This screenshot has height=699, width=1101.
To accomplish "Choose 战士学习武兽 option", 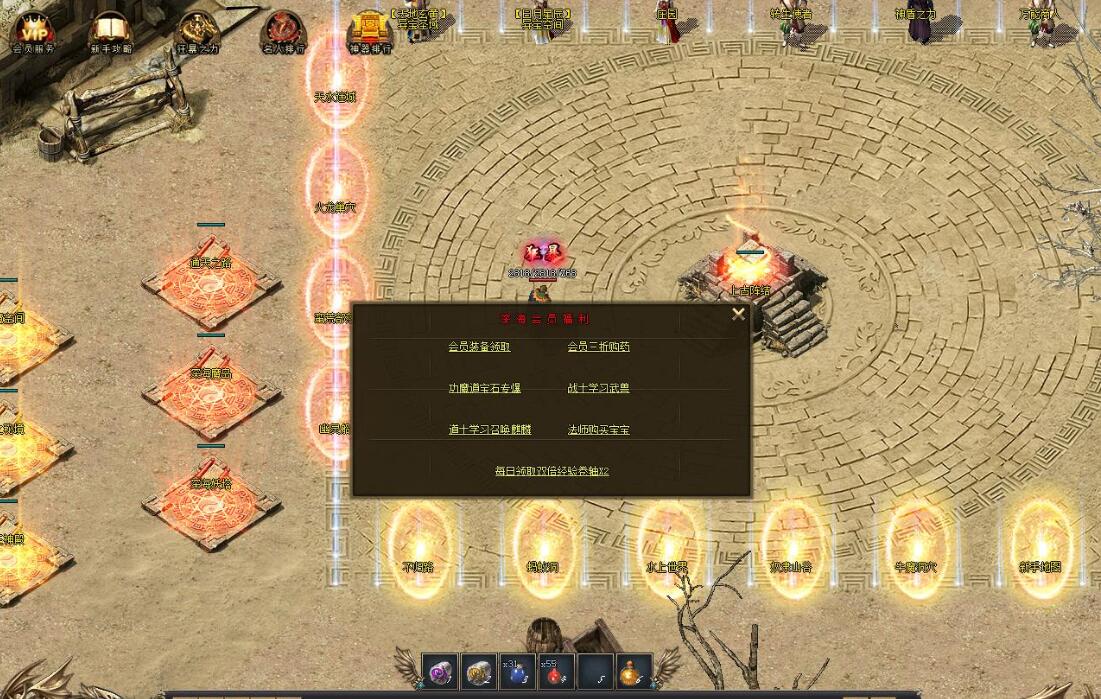I will pyautogui.click(x=598, y=388).
